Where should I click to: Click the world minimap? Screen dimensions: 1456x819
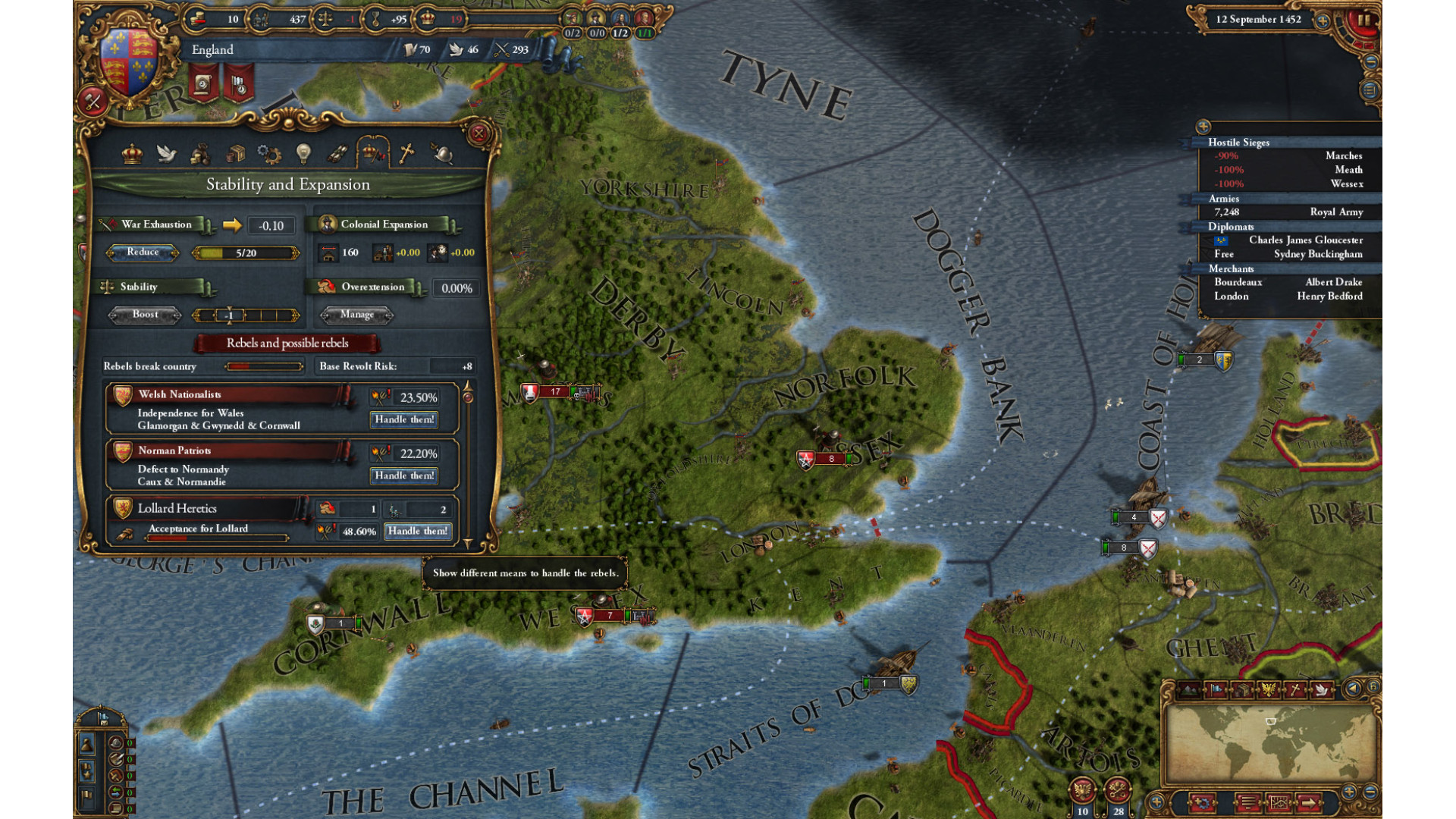(1270, 745)
